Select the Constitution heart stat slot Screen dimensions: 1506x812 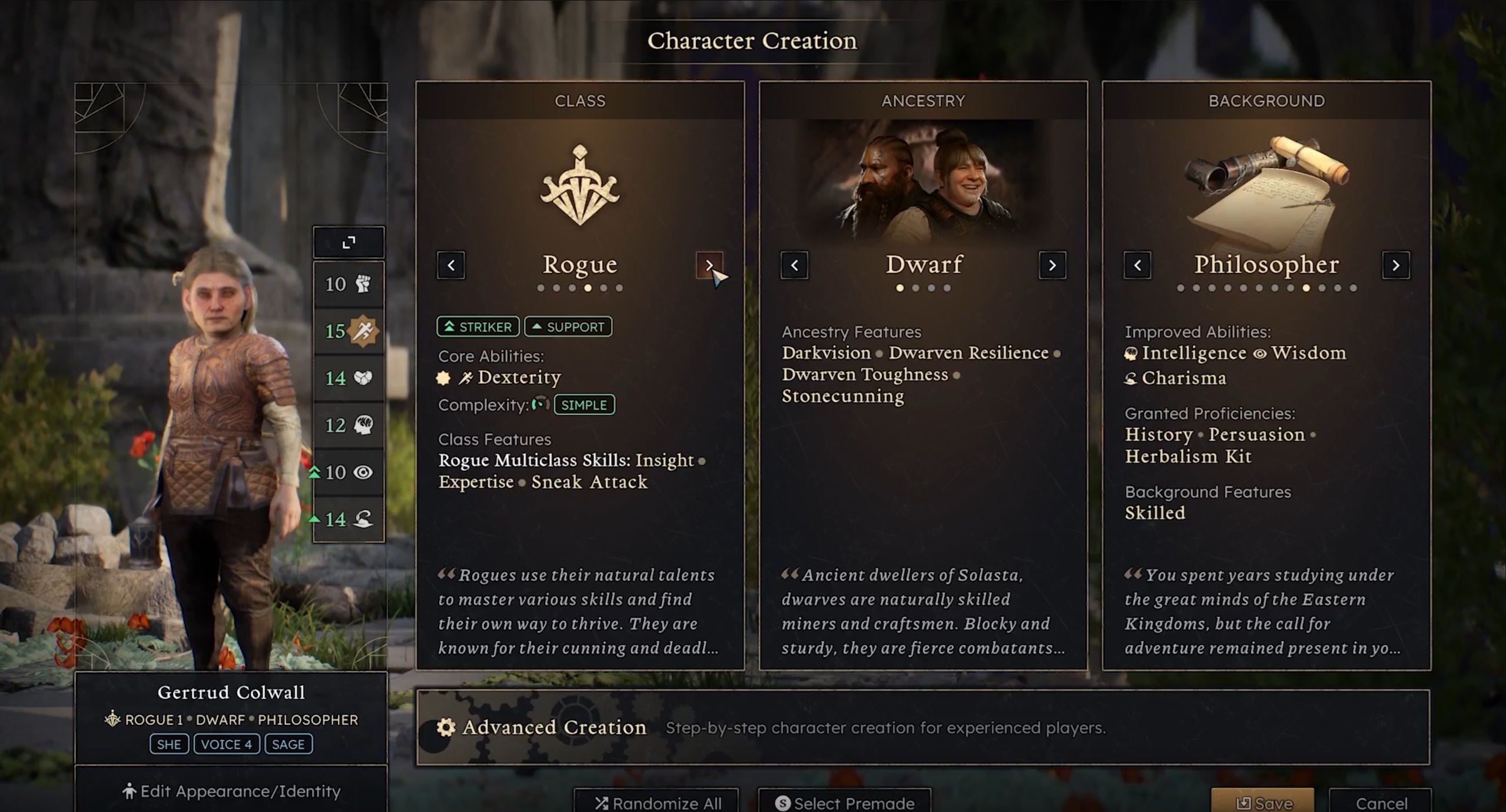pyautogui.click(x=349, y=378)
